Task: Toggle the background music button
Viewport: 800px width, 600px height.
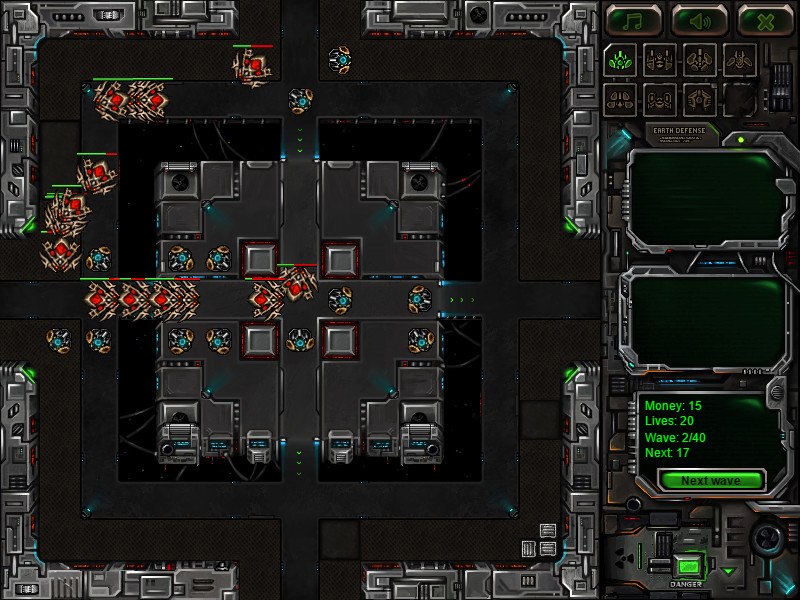Action: (x=633, y=20)
